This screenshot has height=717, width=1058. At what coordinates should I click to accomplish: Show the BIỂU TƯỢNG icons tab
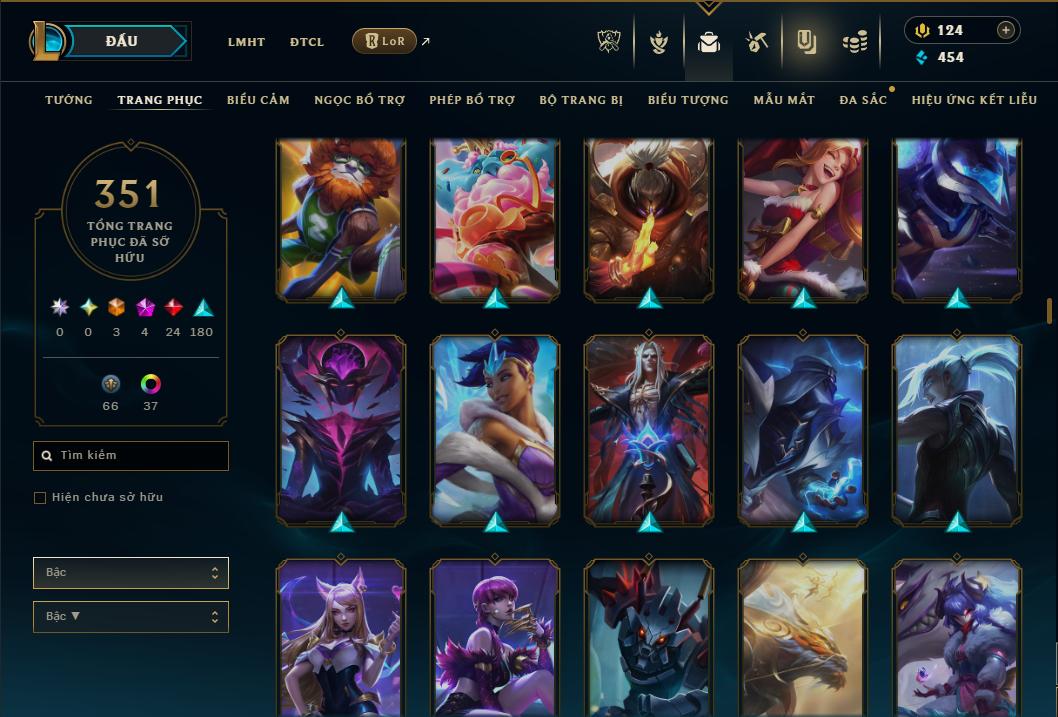click(688, 100)
